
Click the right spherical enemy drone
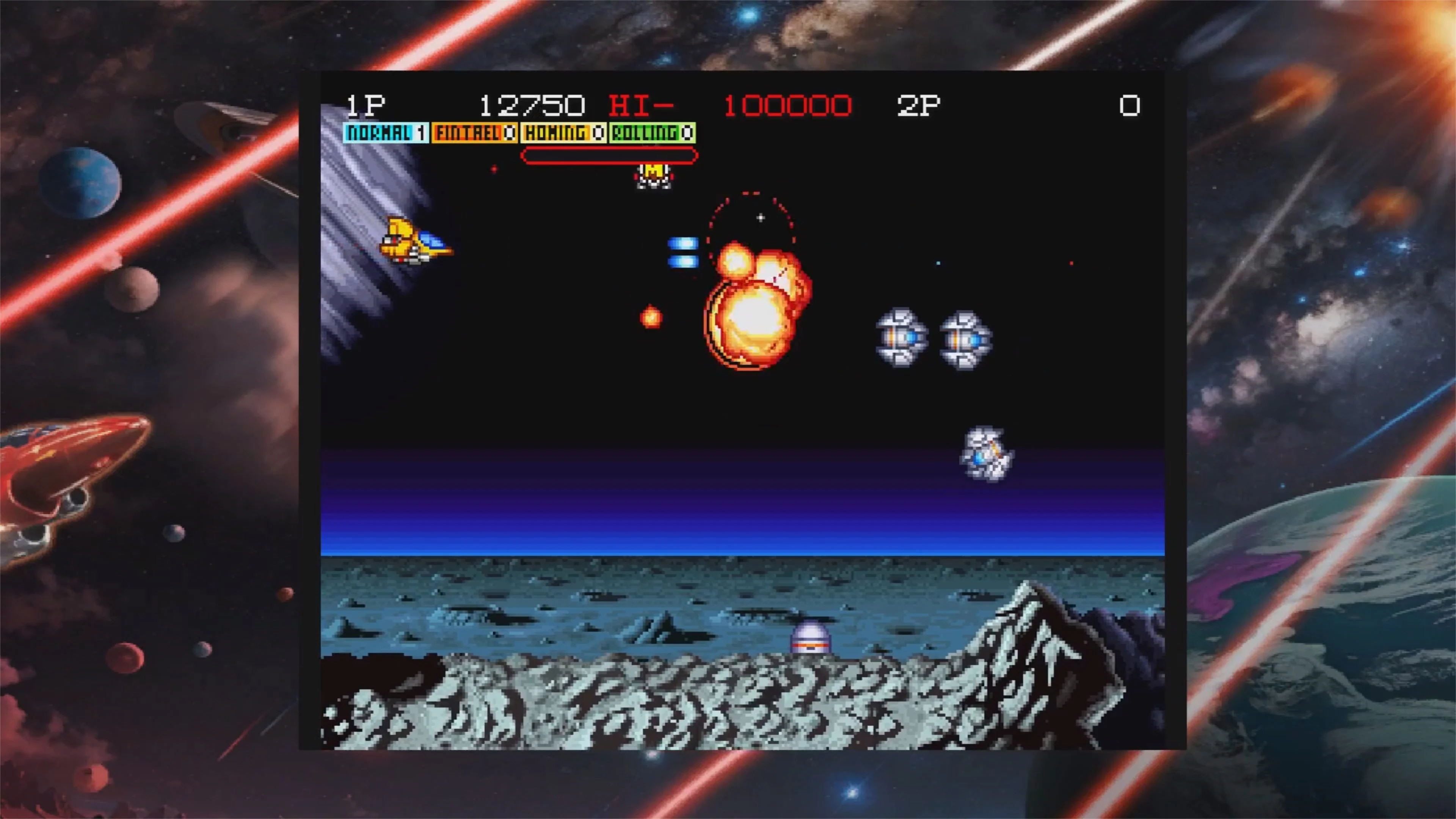tap(964, 339)
